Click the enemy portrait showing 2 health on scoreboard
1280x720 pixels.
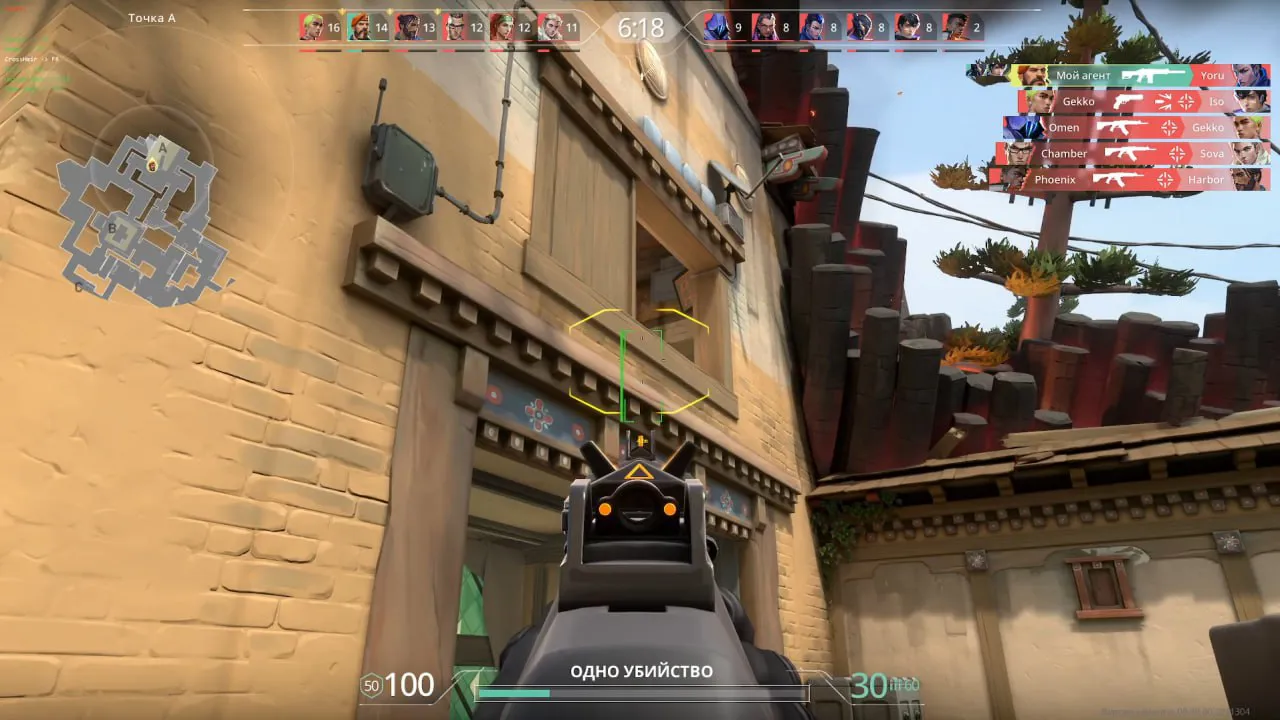pyautogui.click(x=957, y=28)
